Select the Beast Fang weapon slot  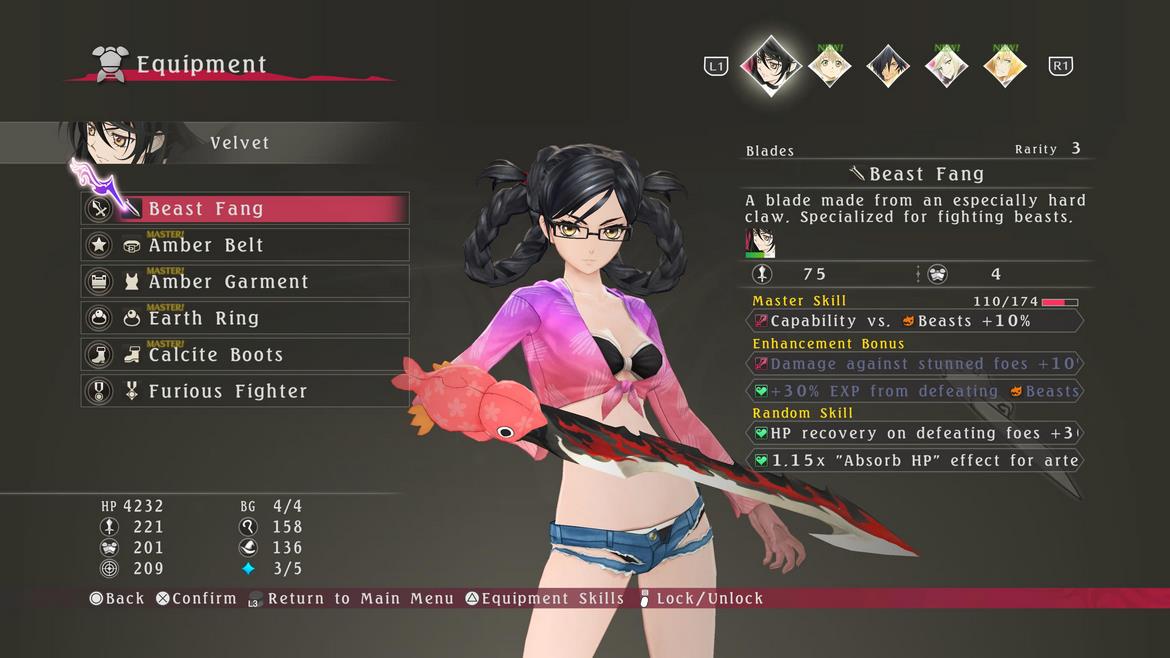click(x=245, y=209)
